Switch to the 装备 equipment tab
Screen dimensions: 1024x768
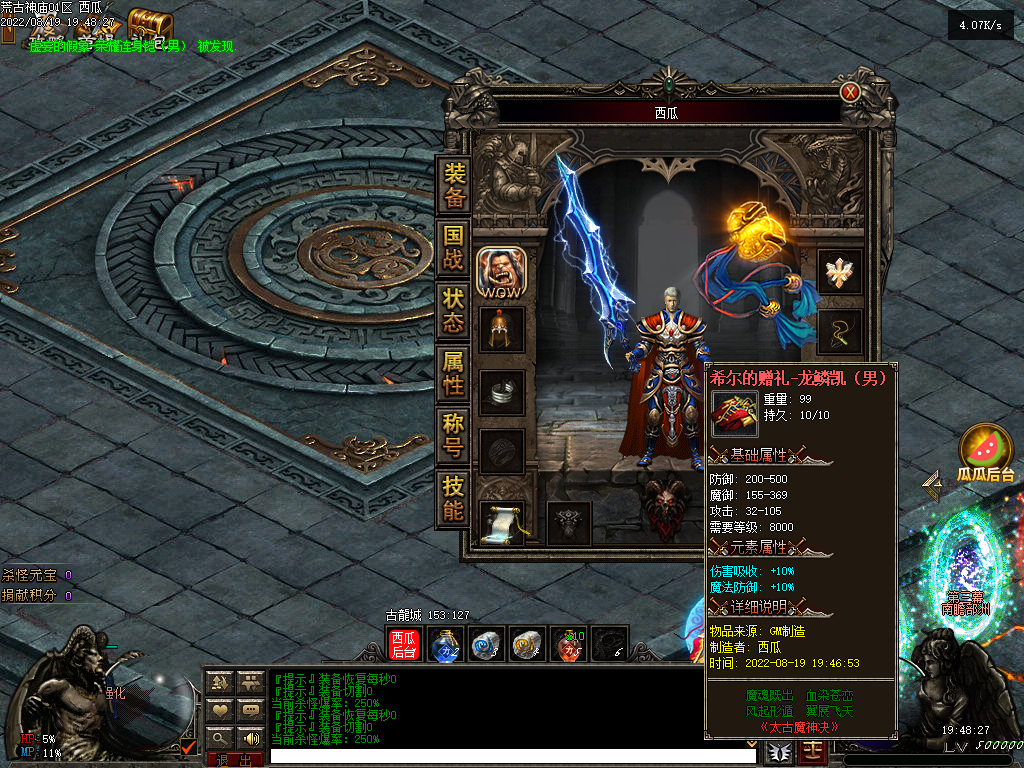coord(454,186)
